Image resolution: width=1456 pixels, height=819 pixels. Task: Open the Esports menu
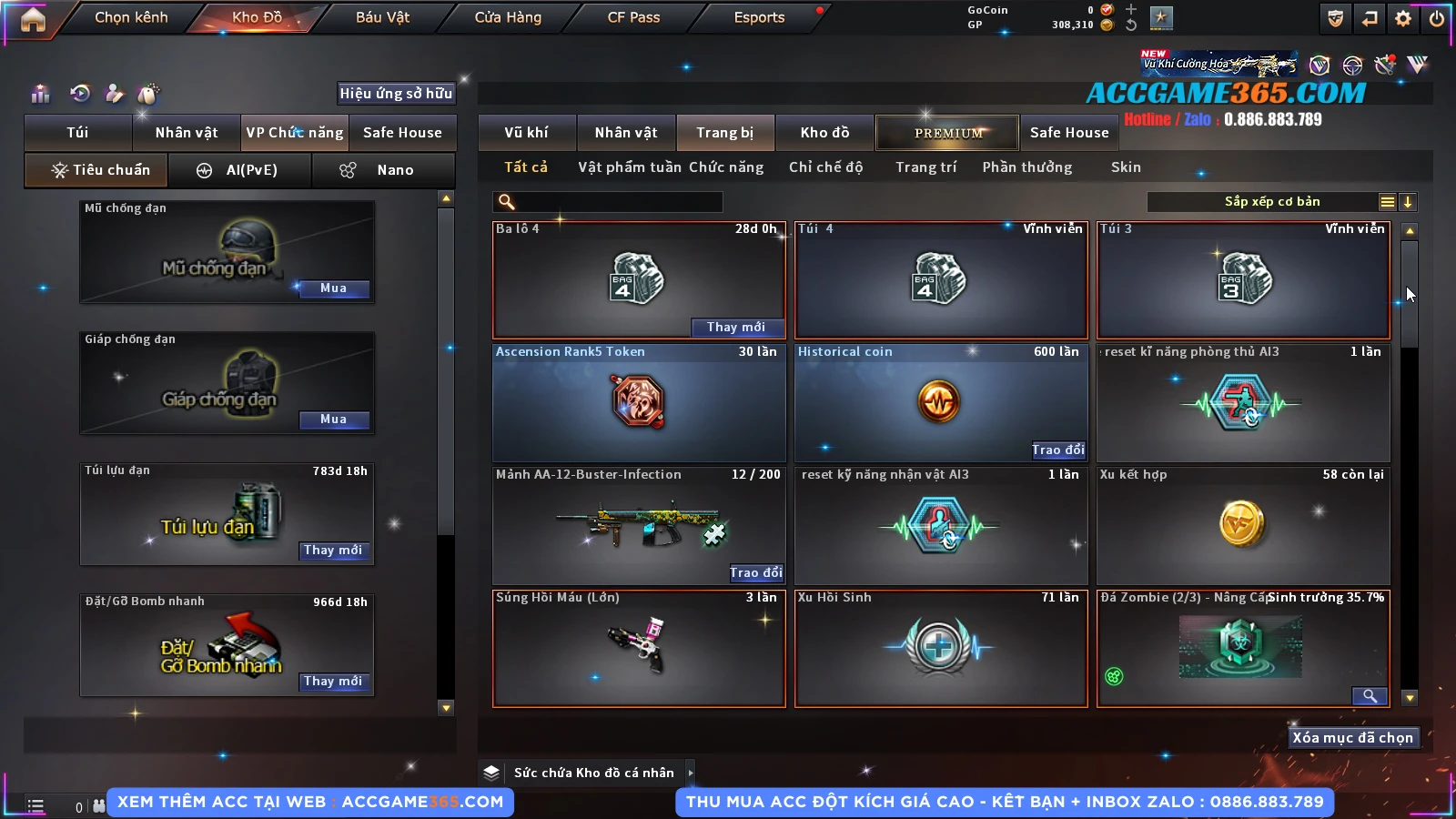point(759,17)
